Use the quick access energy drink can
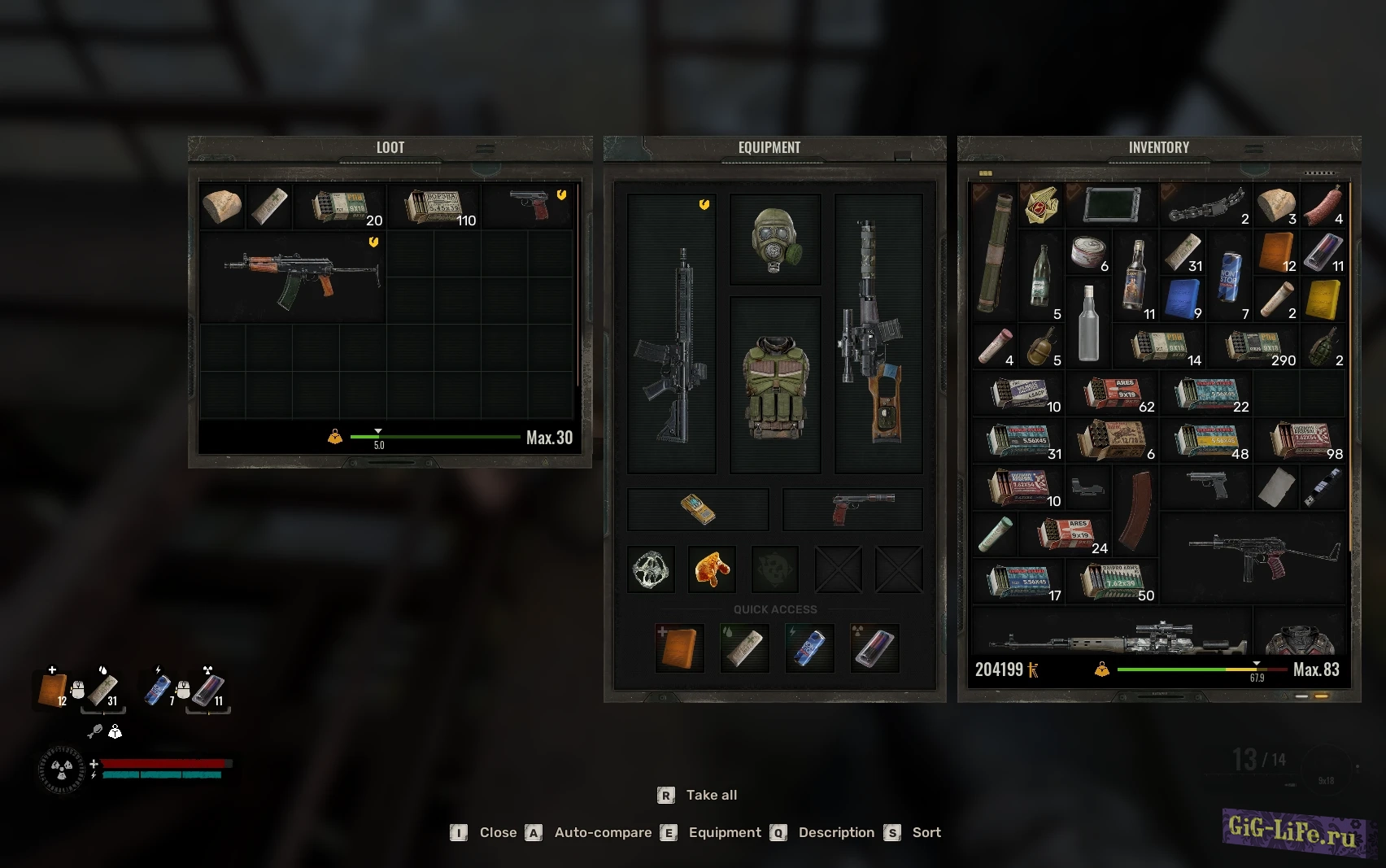The width and height of the screenshot is (1386, 868). pos(809,648)
